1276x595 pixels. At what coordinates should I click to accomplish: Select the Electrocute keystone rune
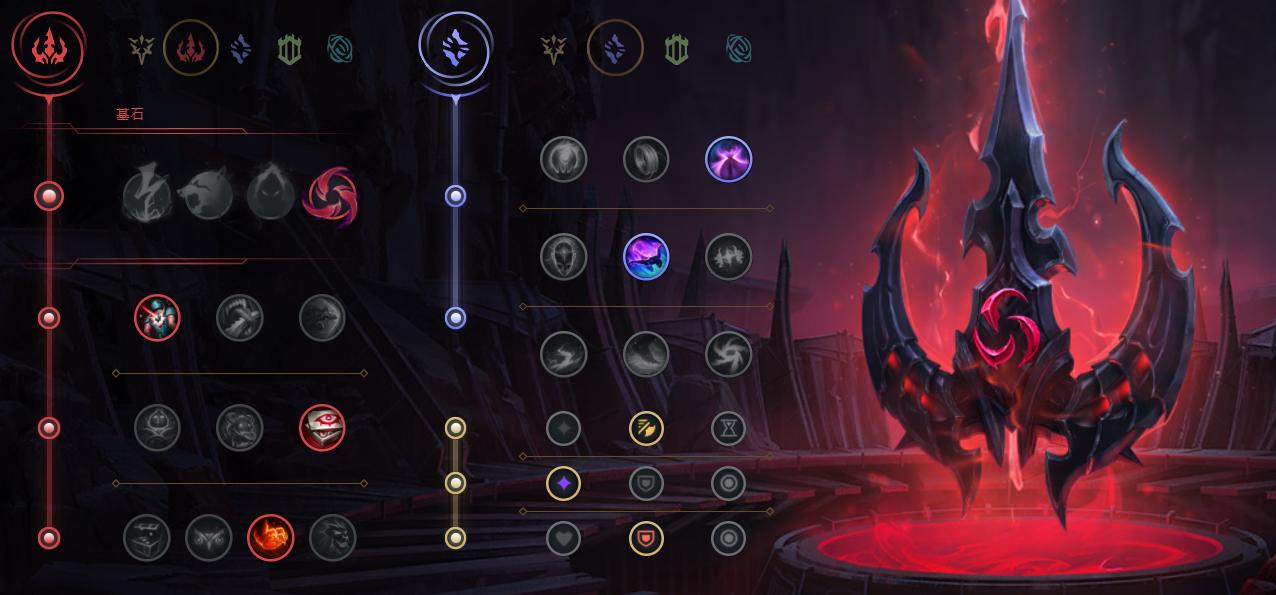[x=146, y=195]
